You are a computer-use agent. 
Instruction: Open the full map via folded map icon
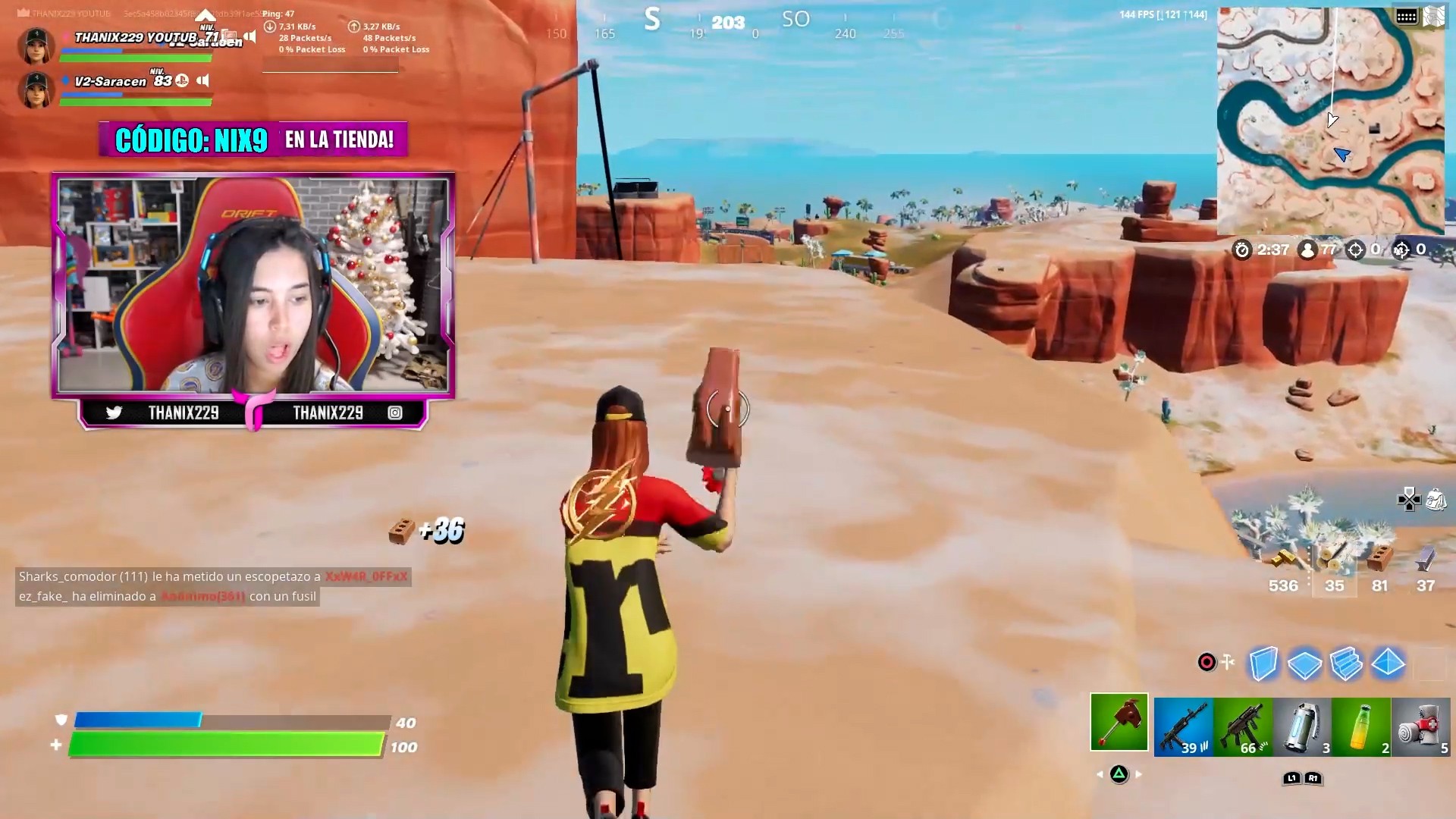click(x=1434, y=17)
